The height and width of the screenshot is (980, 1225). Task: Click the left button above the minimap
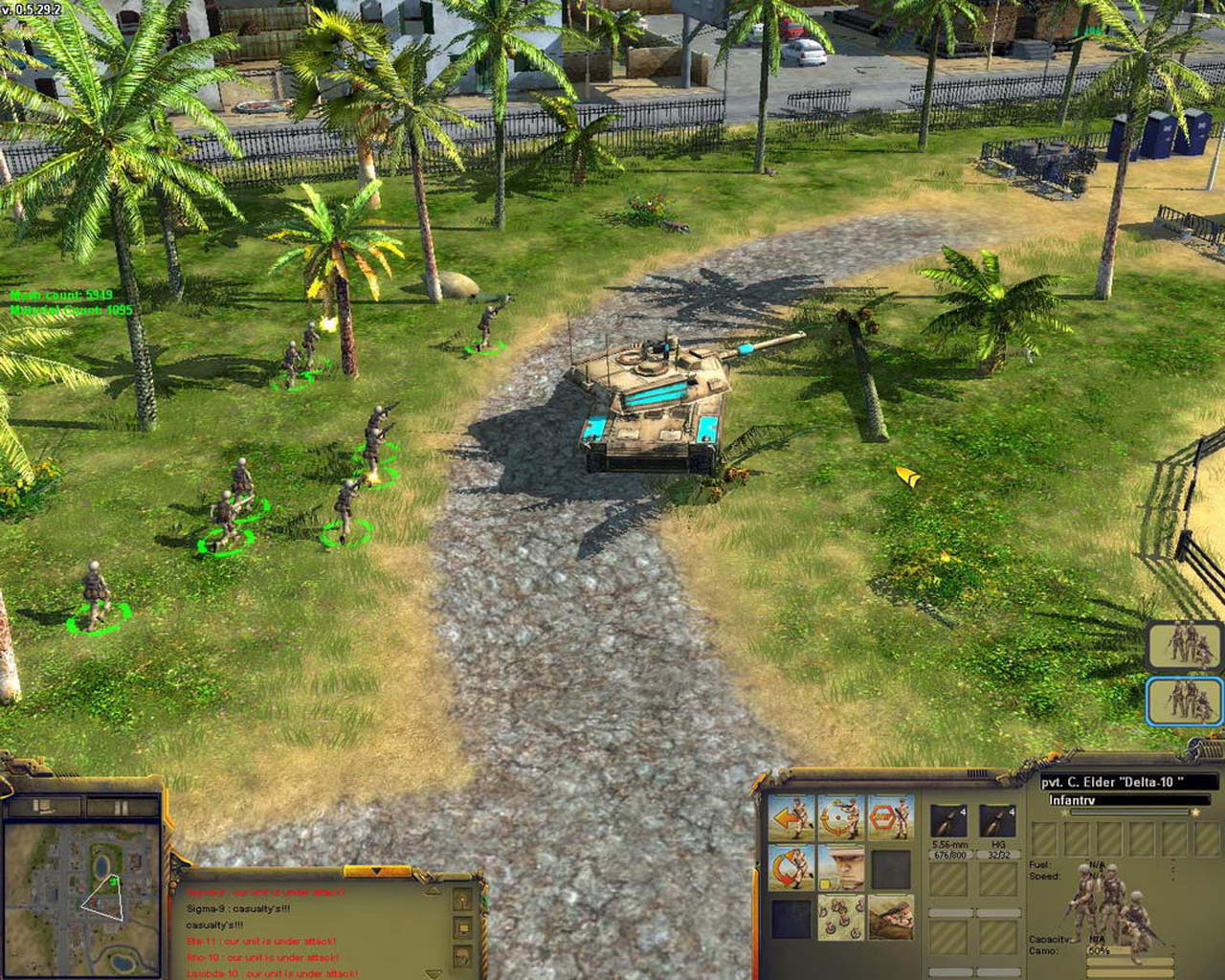click(x=44, y=807)
